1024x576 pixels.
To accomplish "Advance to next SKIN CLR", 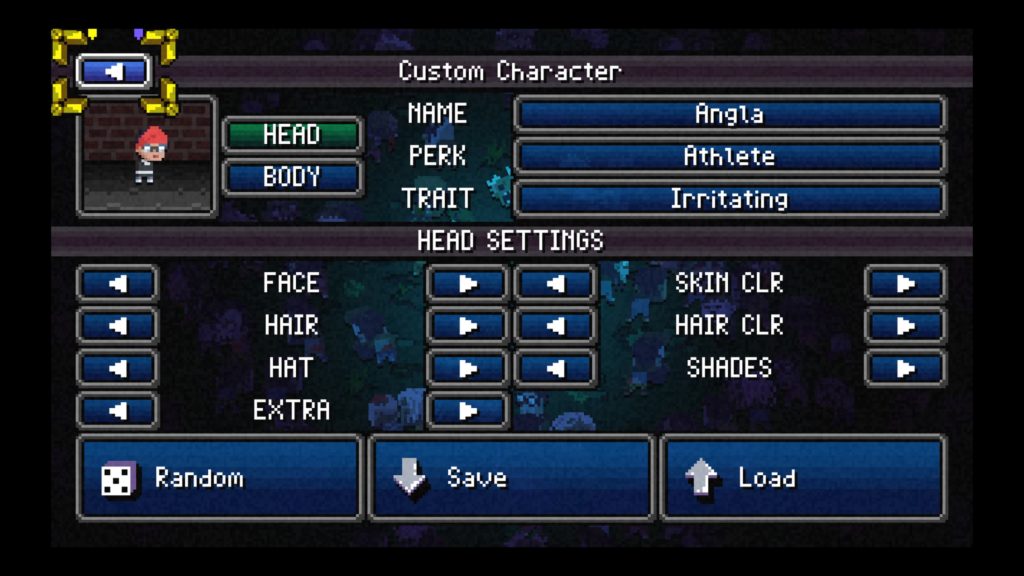I will point(905,284).
